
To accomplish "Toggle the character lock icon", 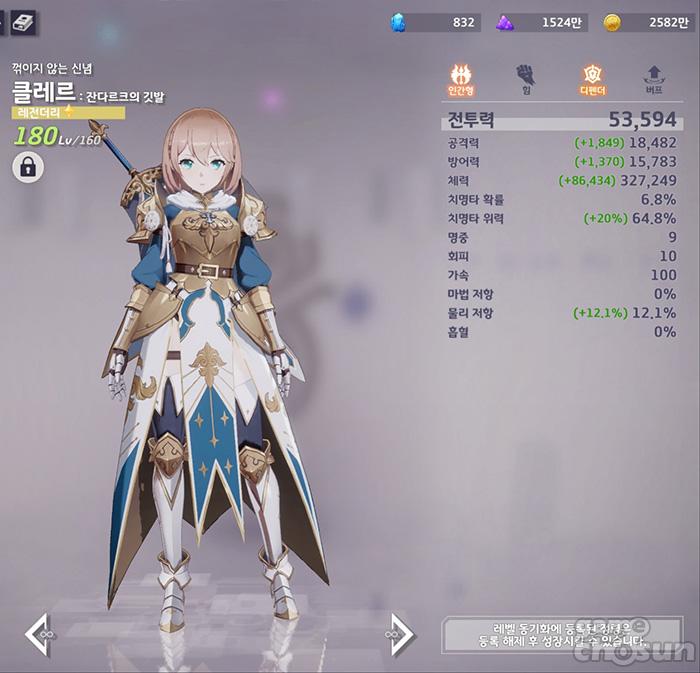I will (28, 167).
